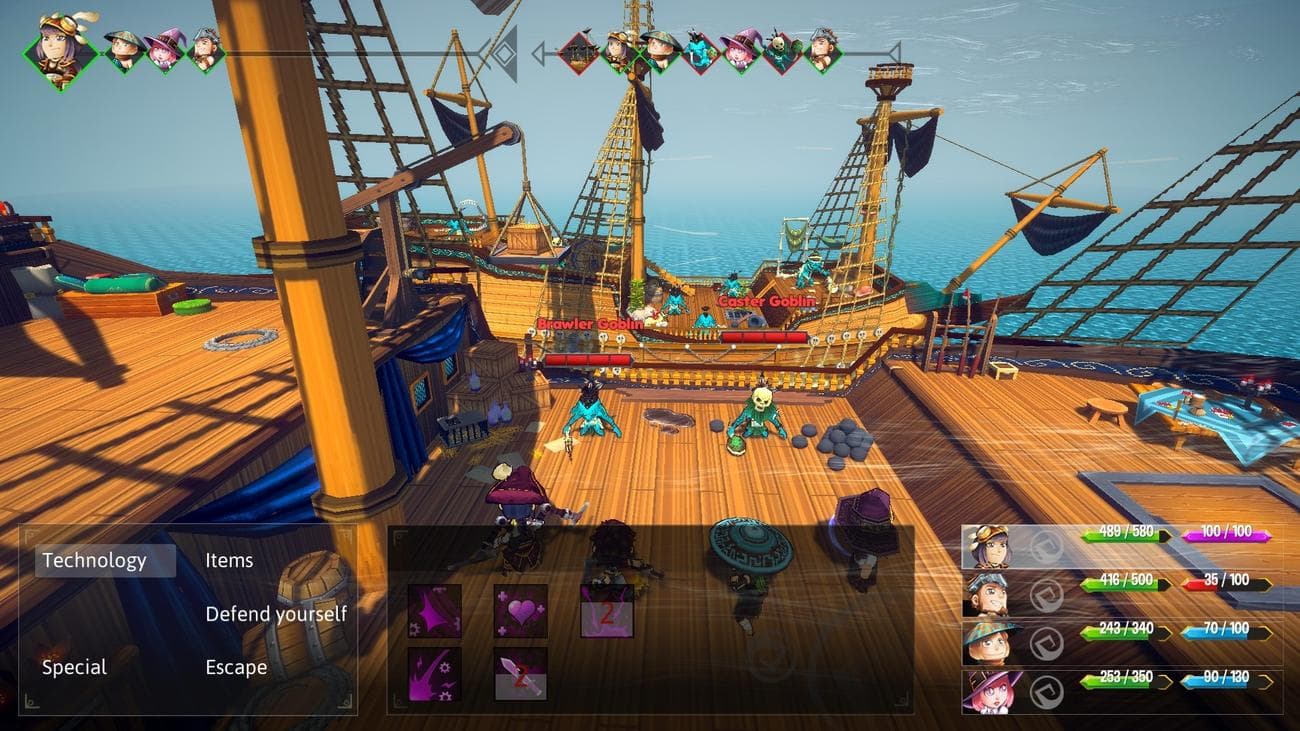
Task: Click the teal goblin portrait in the turn timeline
Action: pos(697,50)
